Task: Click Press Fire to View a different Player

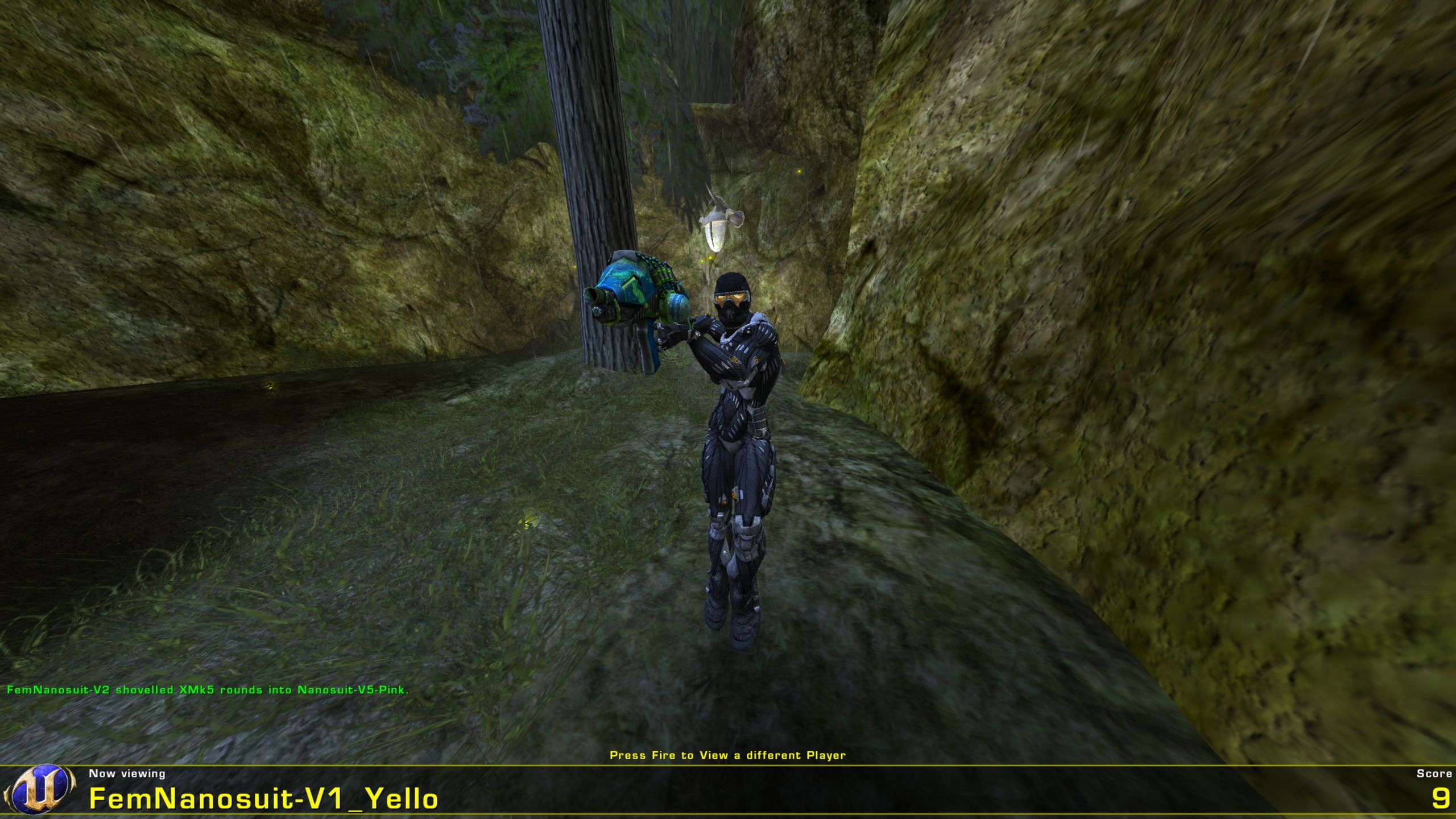Action: pyautogui.click(x=728, y=754)
